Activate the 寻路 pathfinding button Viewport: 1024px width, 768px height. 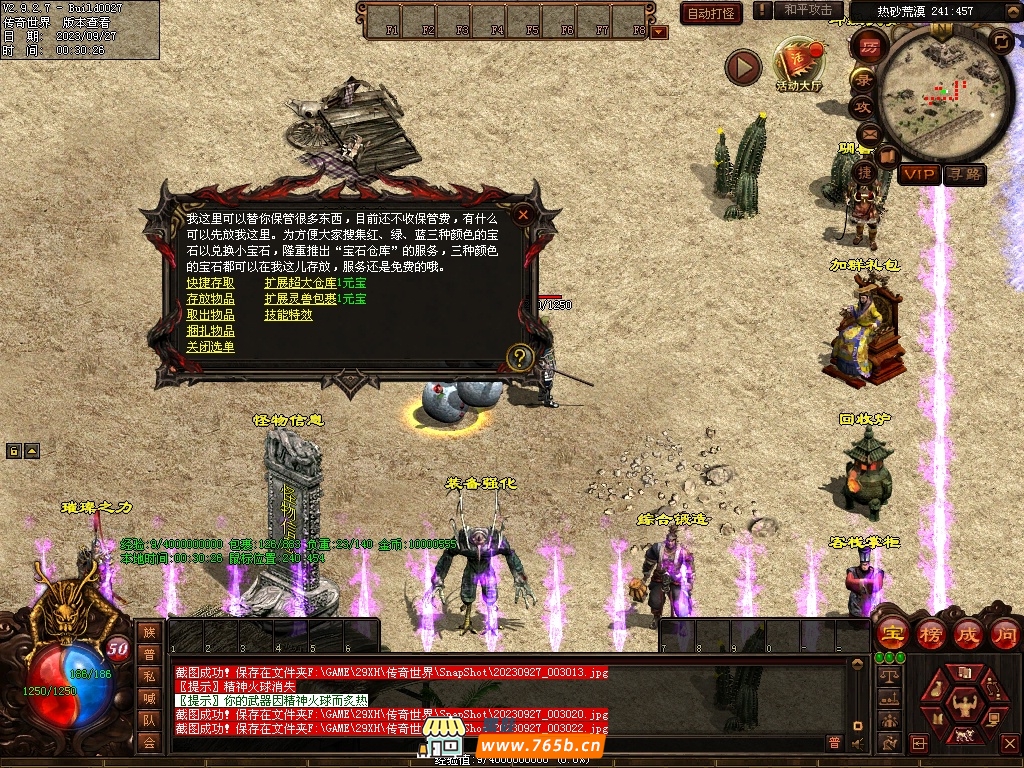pyautogui.click(x=965, y=175)
